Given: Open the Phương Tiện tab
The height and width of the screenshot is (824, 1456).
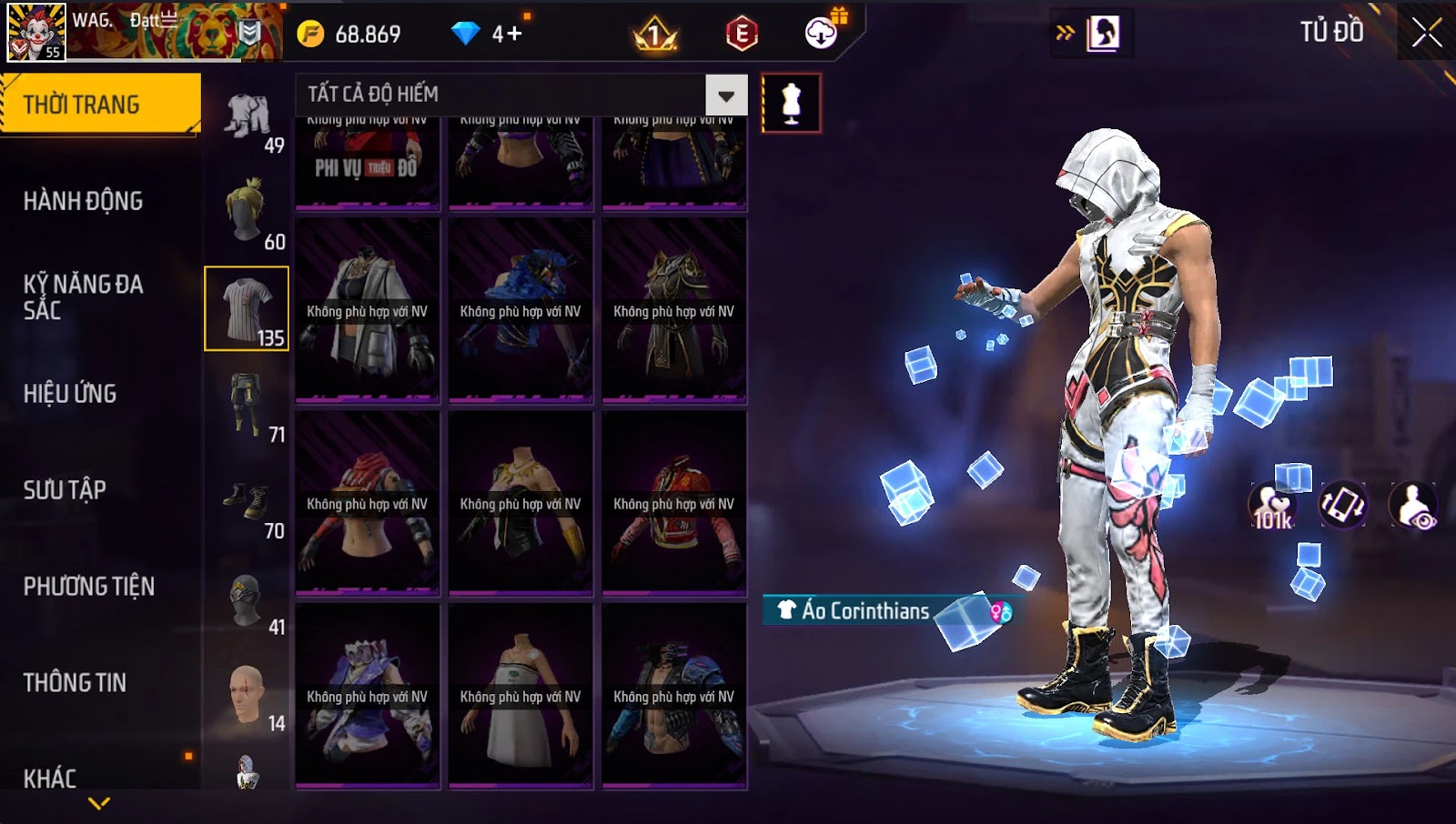Looking at the screenshot, I should coord(89,587).
